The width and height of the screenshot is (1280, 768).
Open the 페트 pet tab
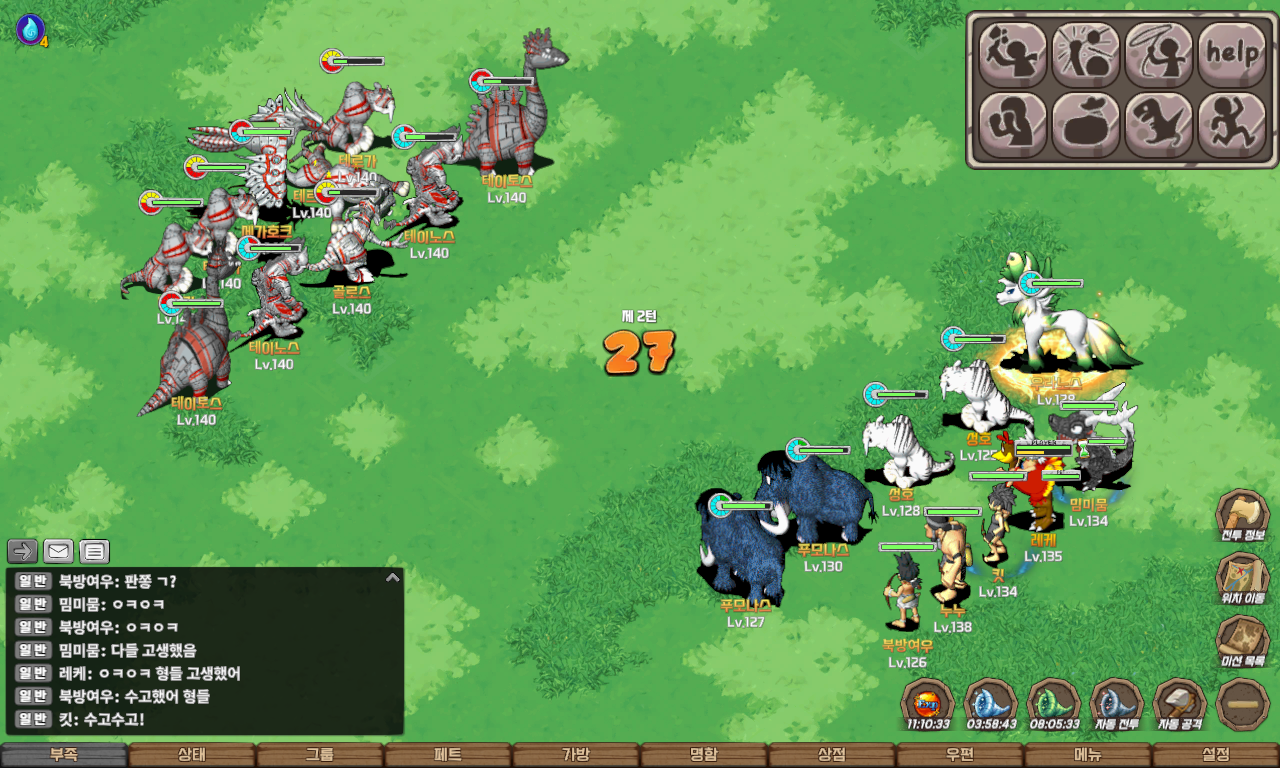[448, 755]
